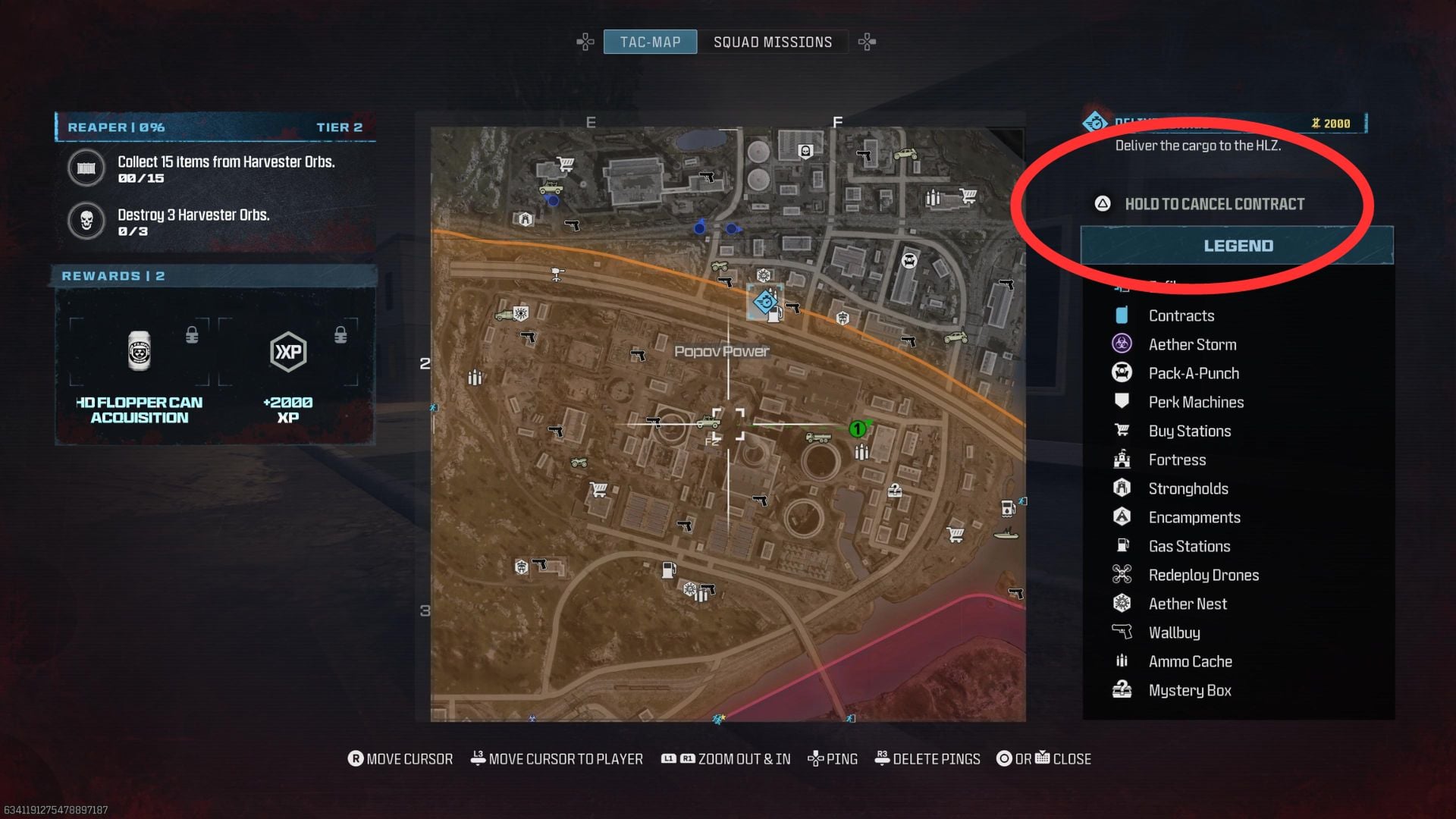Click the Ping icon in the bottom bar
This screenshot has width=1456, height=819.
tap(816, 758)
